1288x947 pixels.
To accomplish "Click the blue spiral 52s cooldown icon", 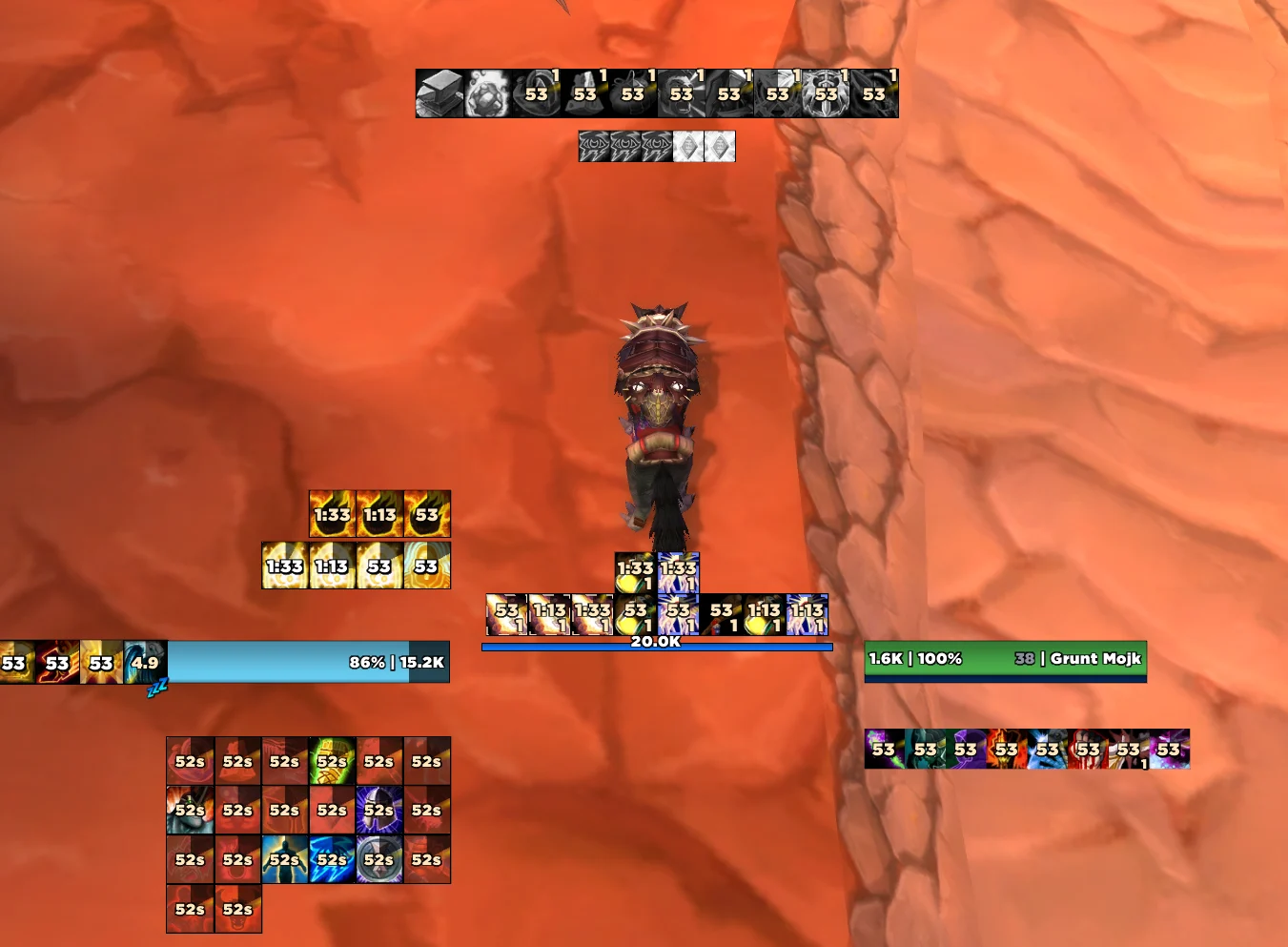I will 330,858.
